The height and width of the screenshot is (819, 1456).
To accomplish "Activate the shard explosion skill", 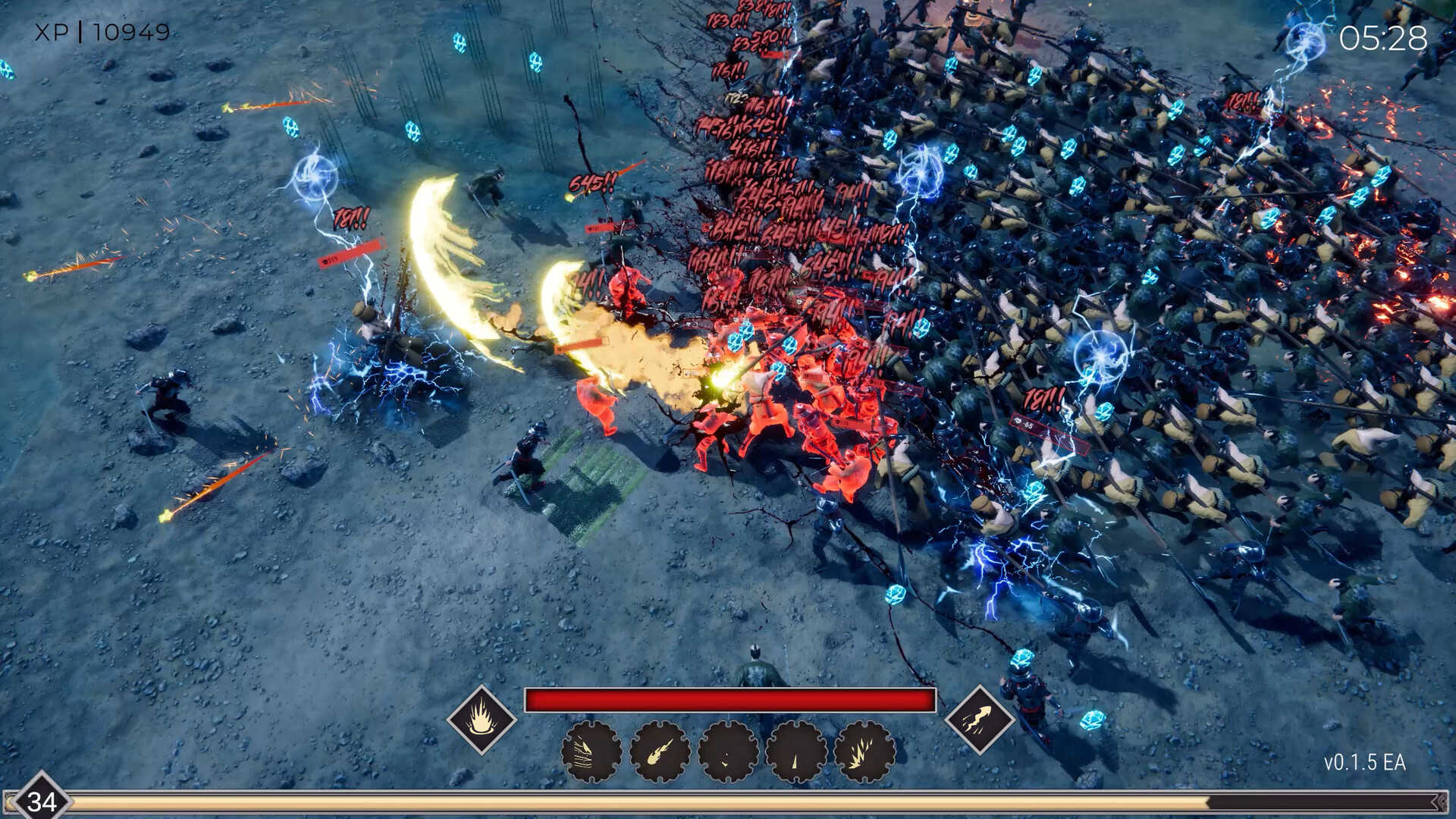I will pos(864,752).
